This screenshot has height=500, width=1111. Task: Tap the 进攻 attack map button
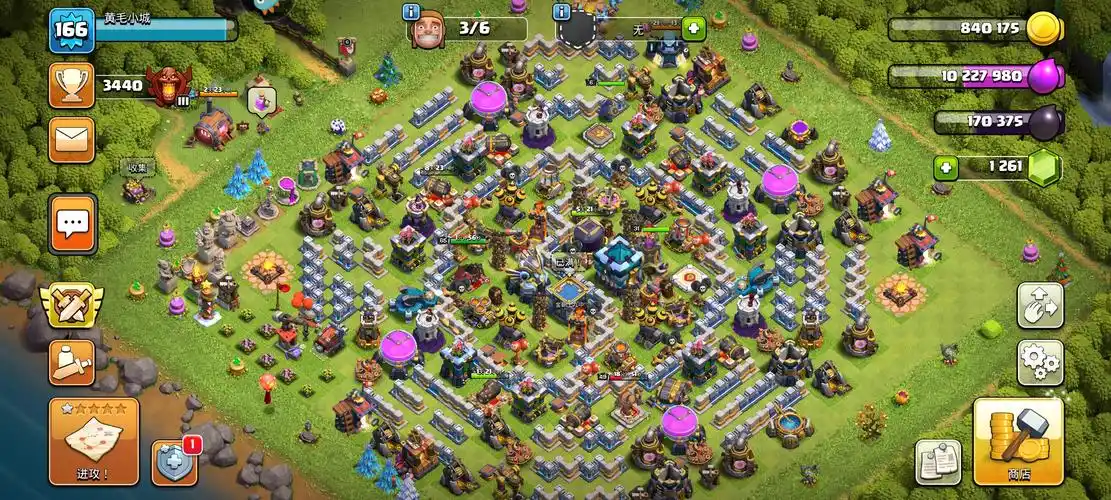point(94,441)
